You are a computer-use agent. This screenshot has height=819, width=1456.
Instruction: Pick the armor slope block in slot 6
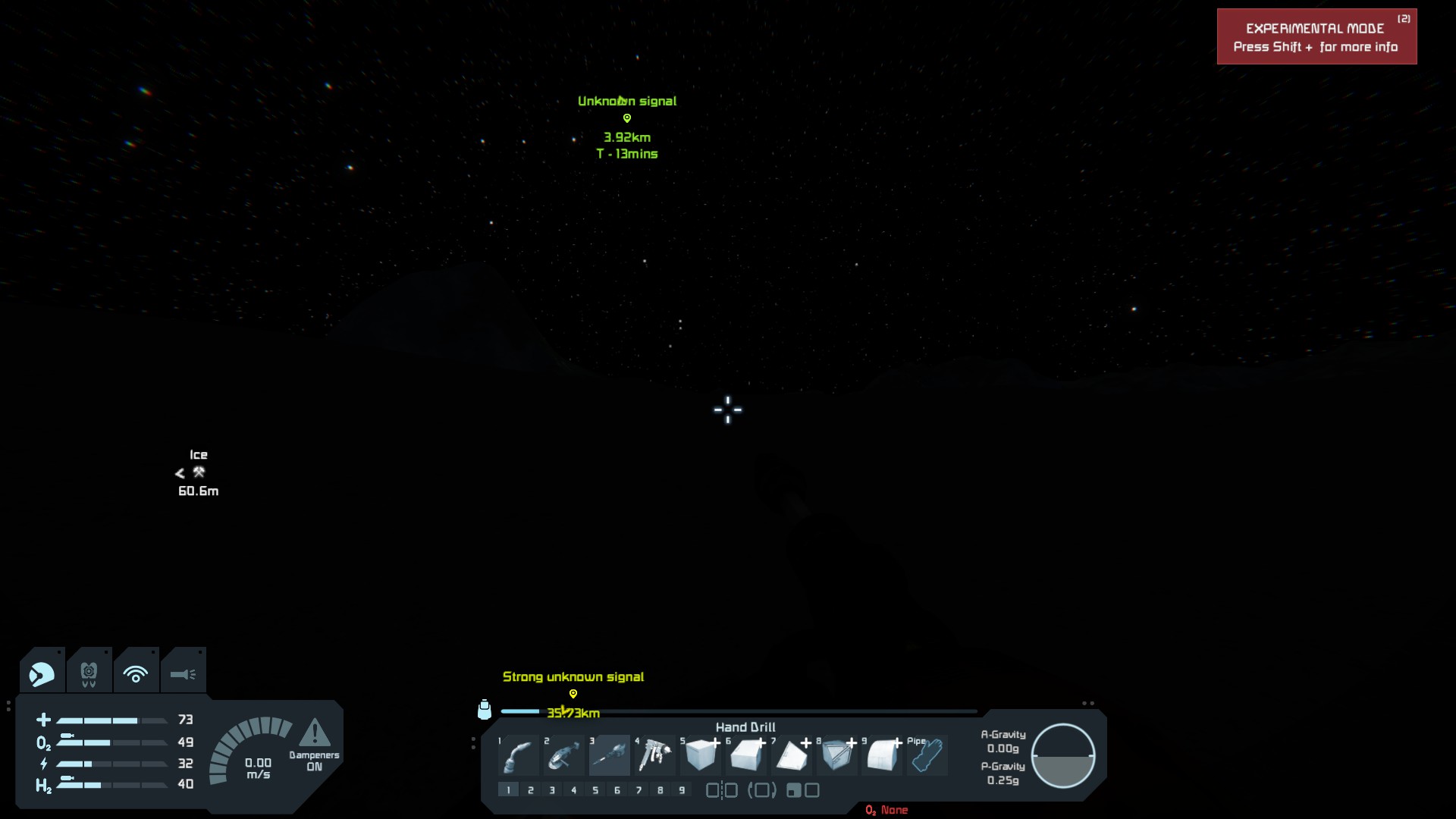(746, 755)
